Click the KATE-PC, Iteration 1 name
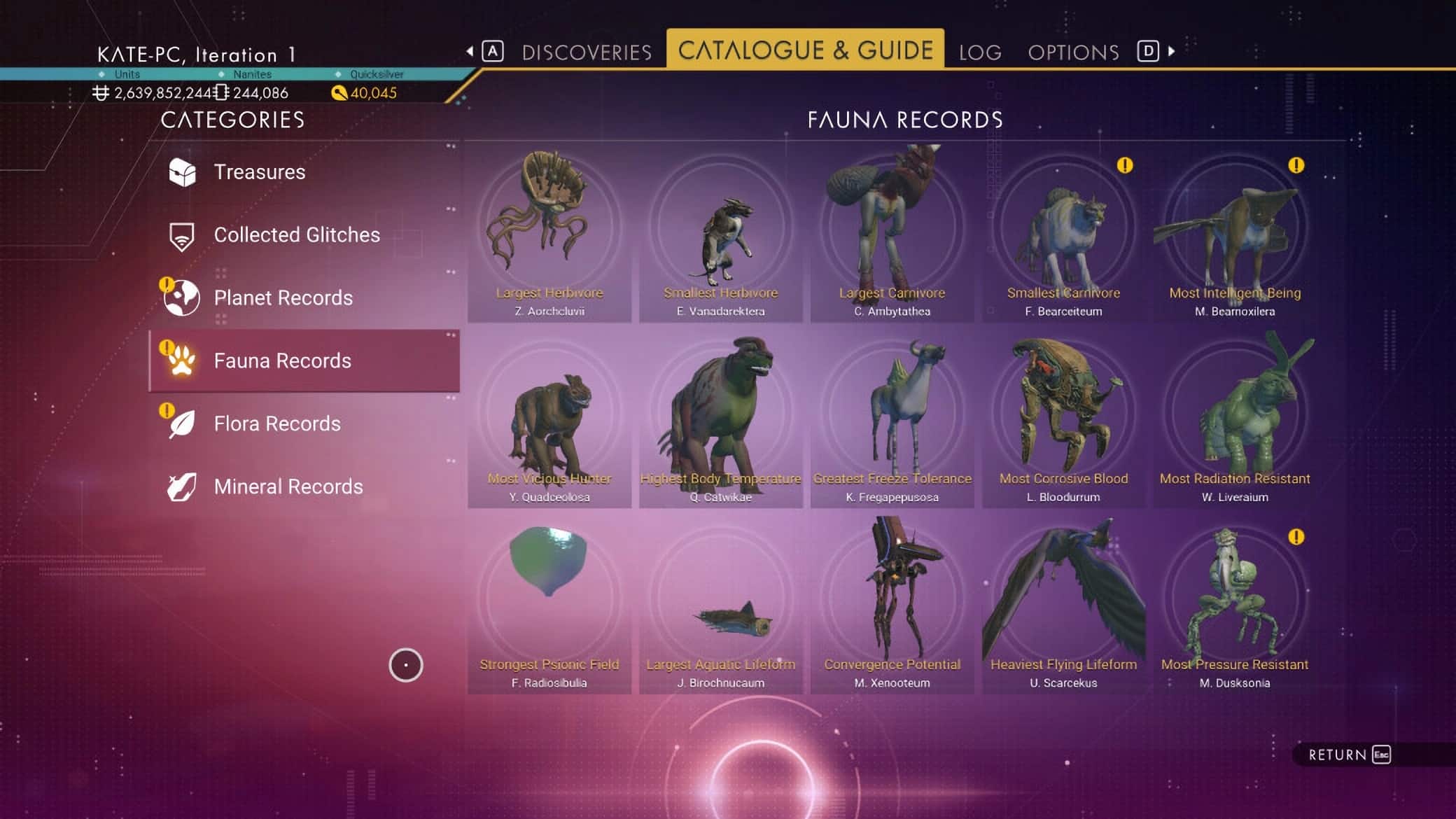This screenshot has height=819, width=1456. (196, 55)
